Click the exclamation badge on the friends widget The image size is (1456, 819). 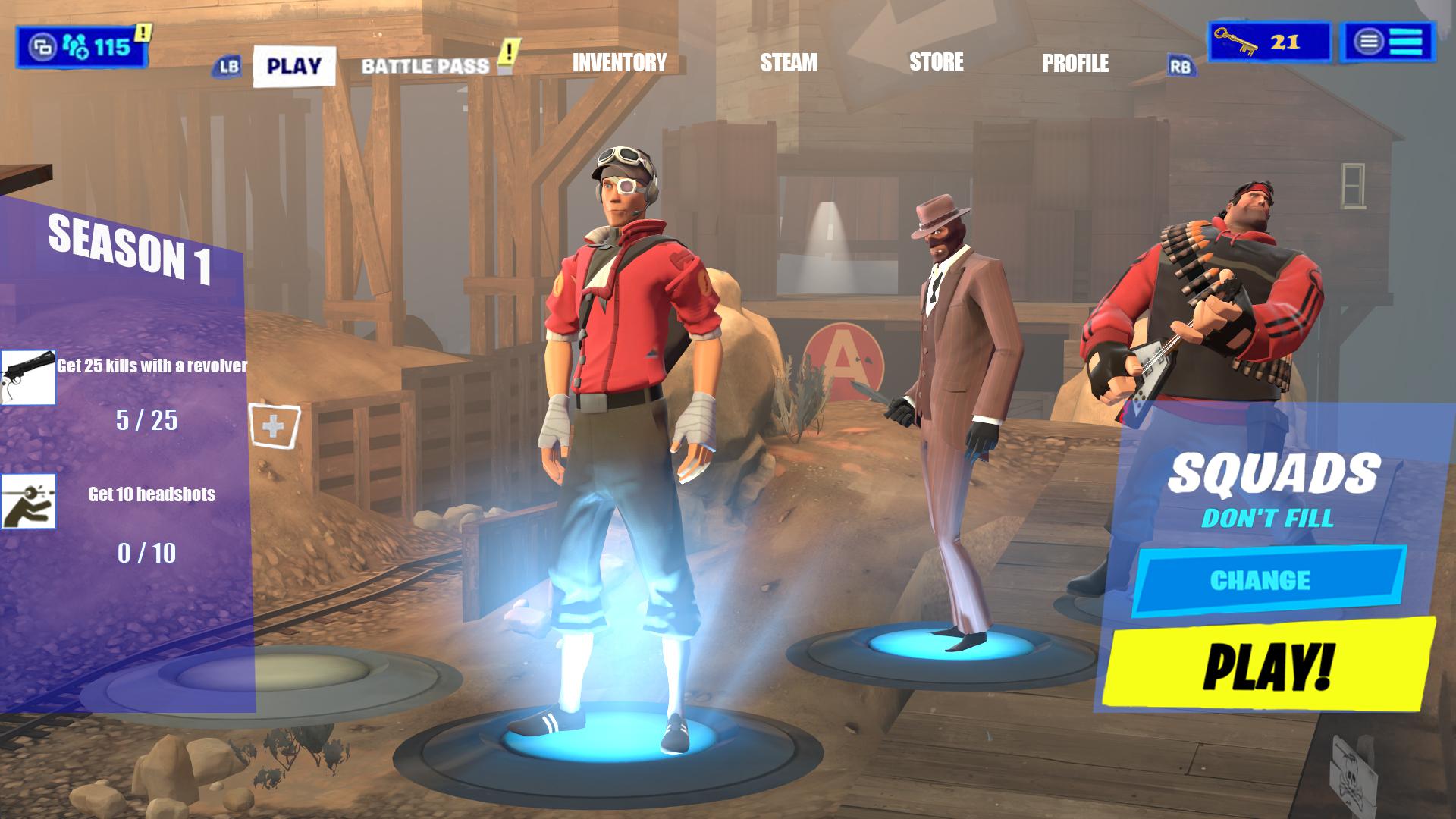[x=142, y=32]
